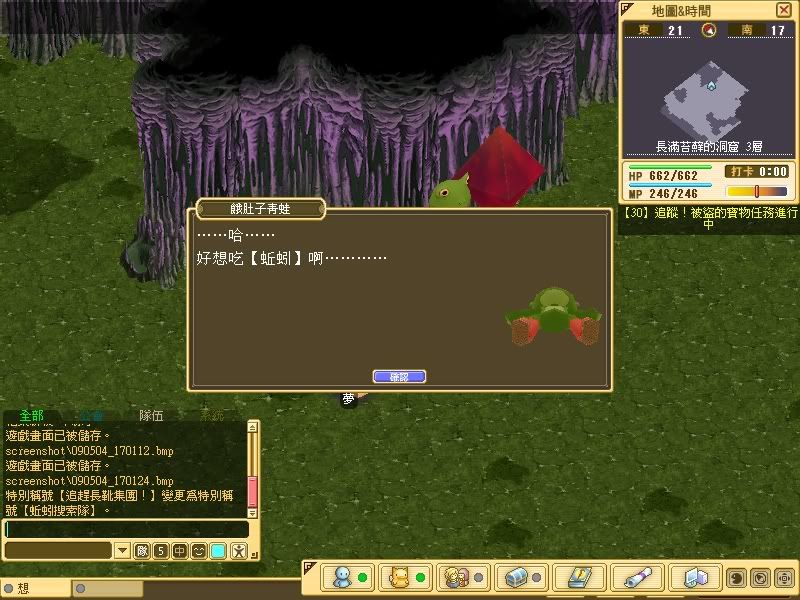Open the tracked stolen treasure quest

[x=708, y=218]
